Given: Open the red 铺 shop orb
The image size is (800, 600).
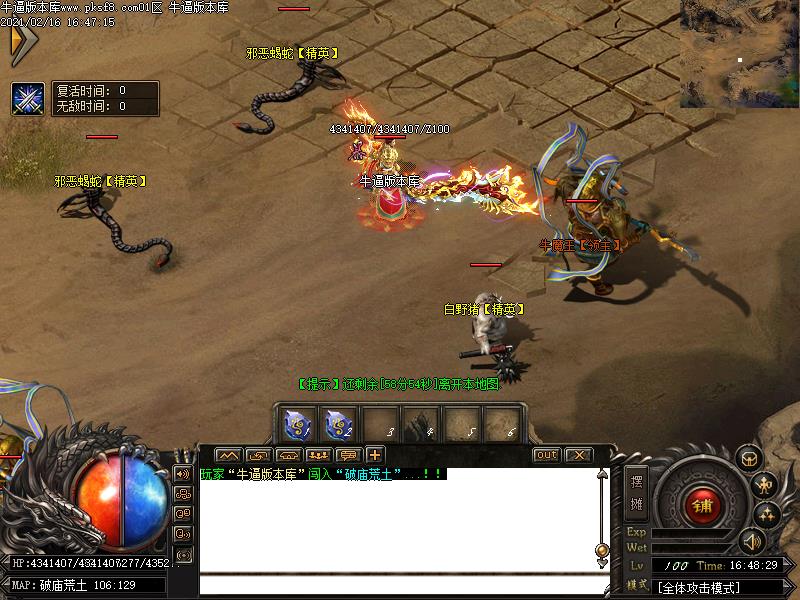Looking at the screenshot, I should 703,505.
